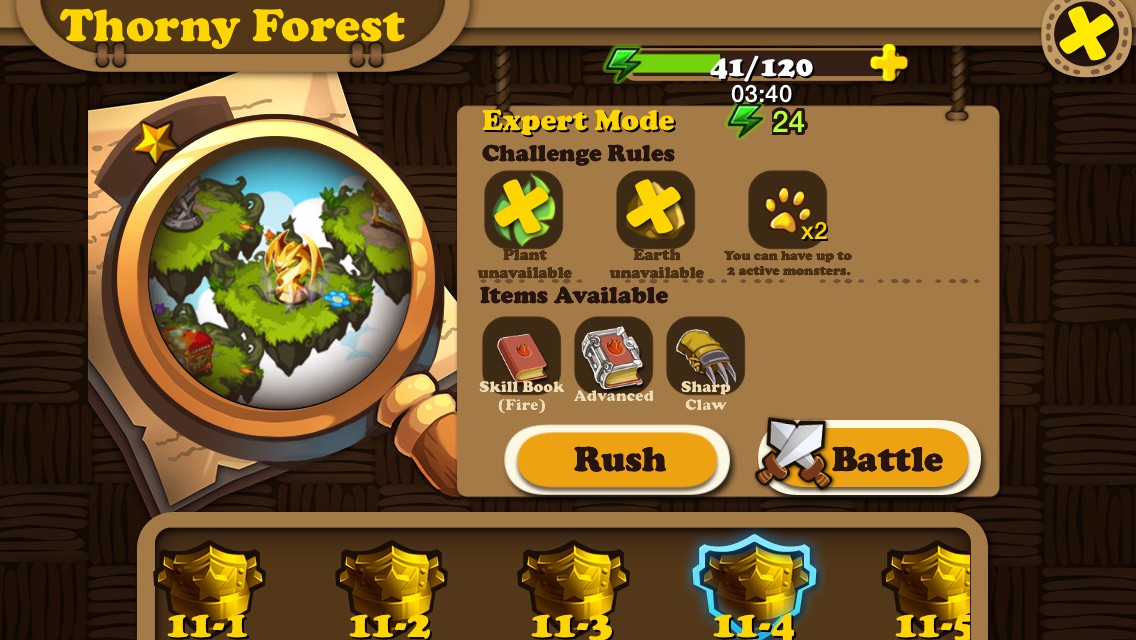Open stage 11-3 badge
Screen dimensions: 1136x640
click(x=572, y=590)
